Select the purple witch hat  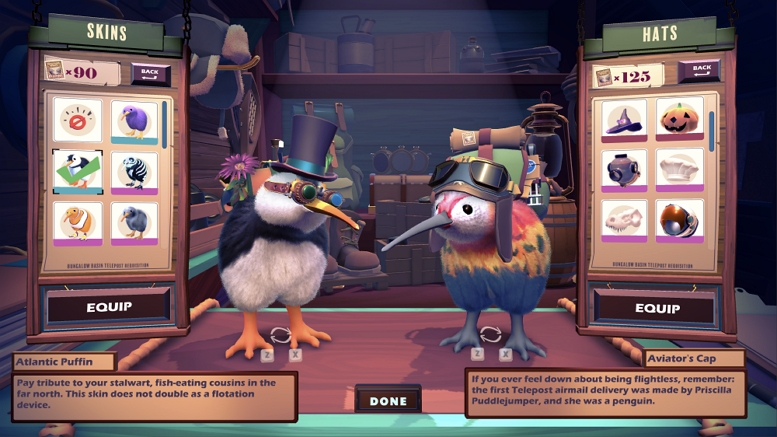point(624,121)
